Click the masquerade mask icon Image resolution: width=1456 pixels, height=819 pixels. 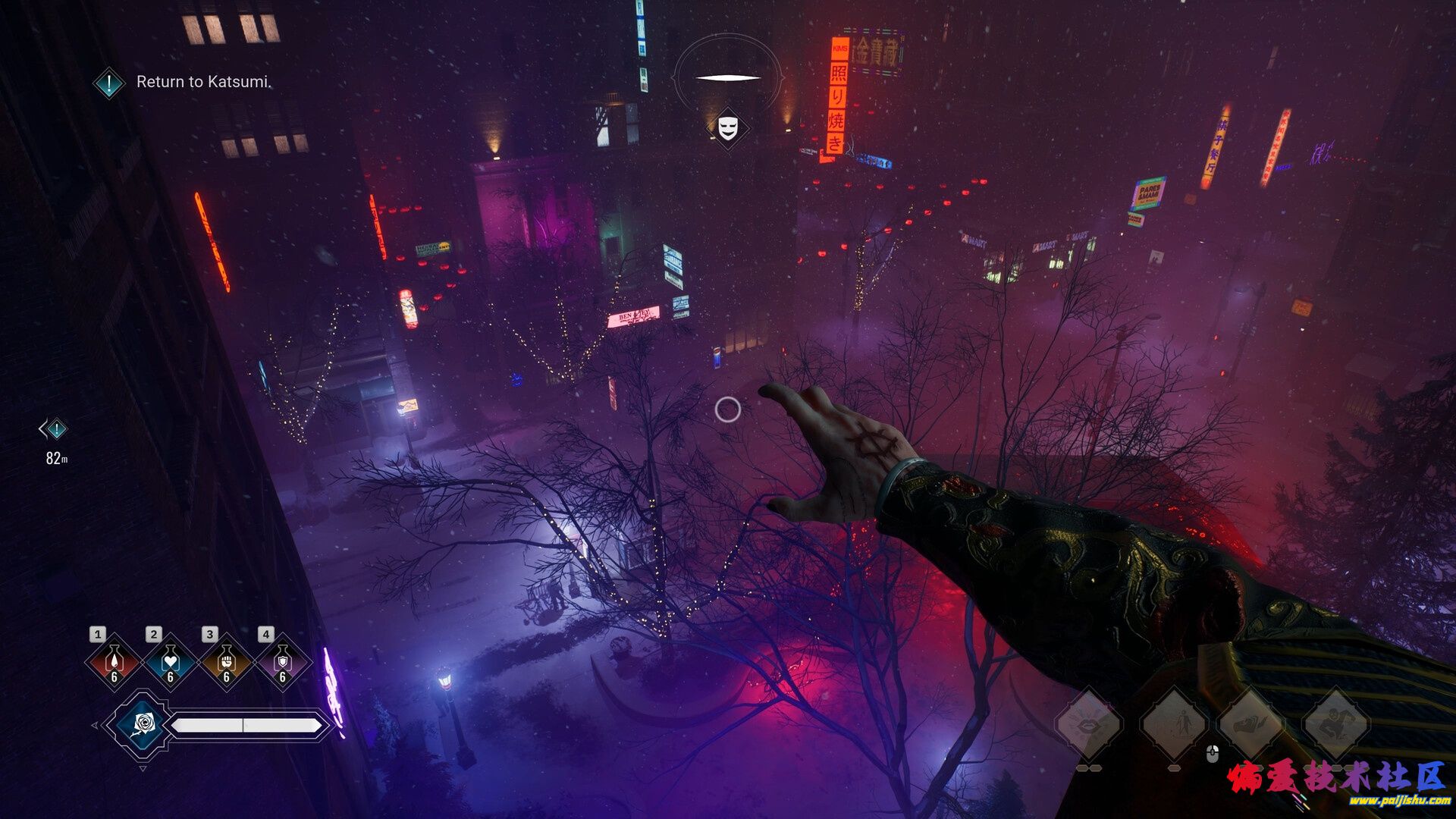pos(728,127)
